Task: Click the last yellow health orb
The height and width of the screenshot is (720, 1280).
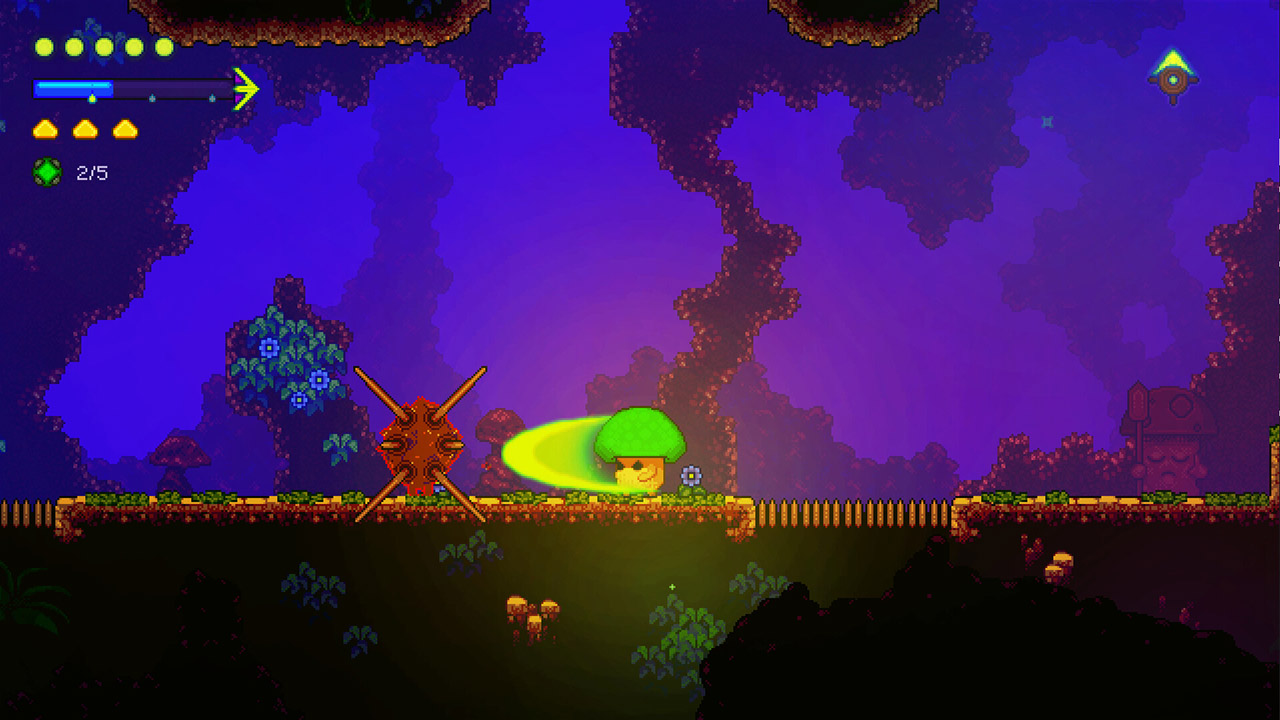Action: (163, 47)
